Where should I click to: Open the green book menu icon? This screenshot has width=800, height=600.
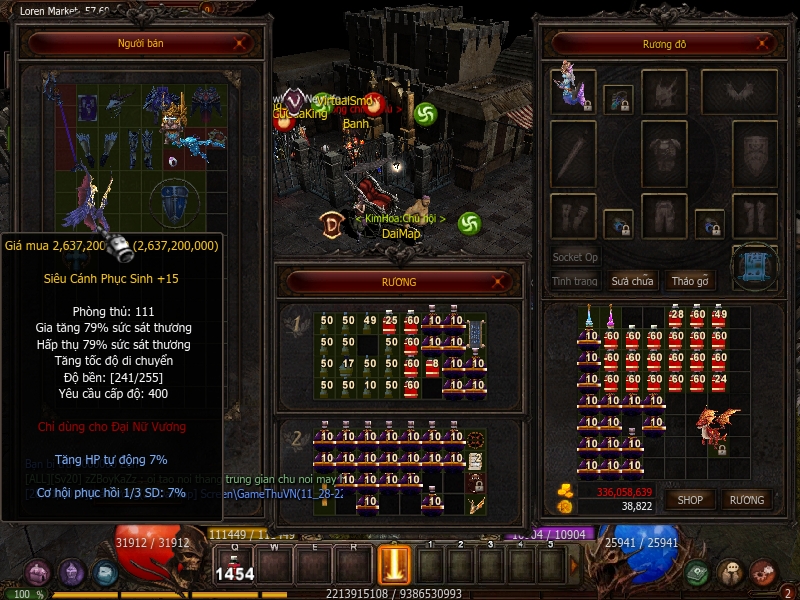(x=697, y=573)
